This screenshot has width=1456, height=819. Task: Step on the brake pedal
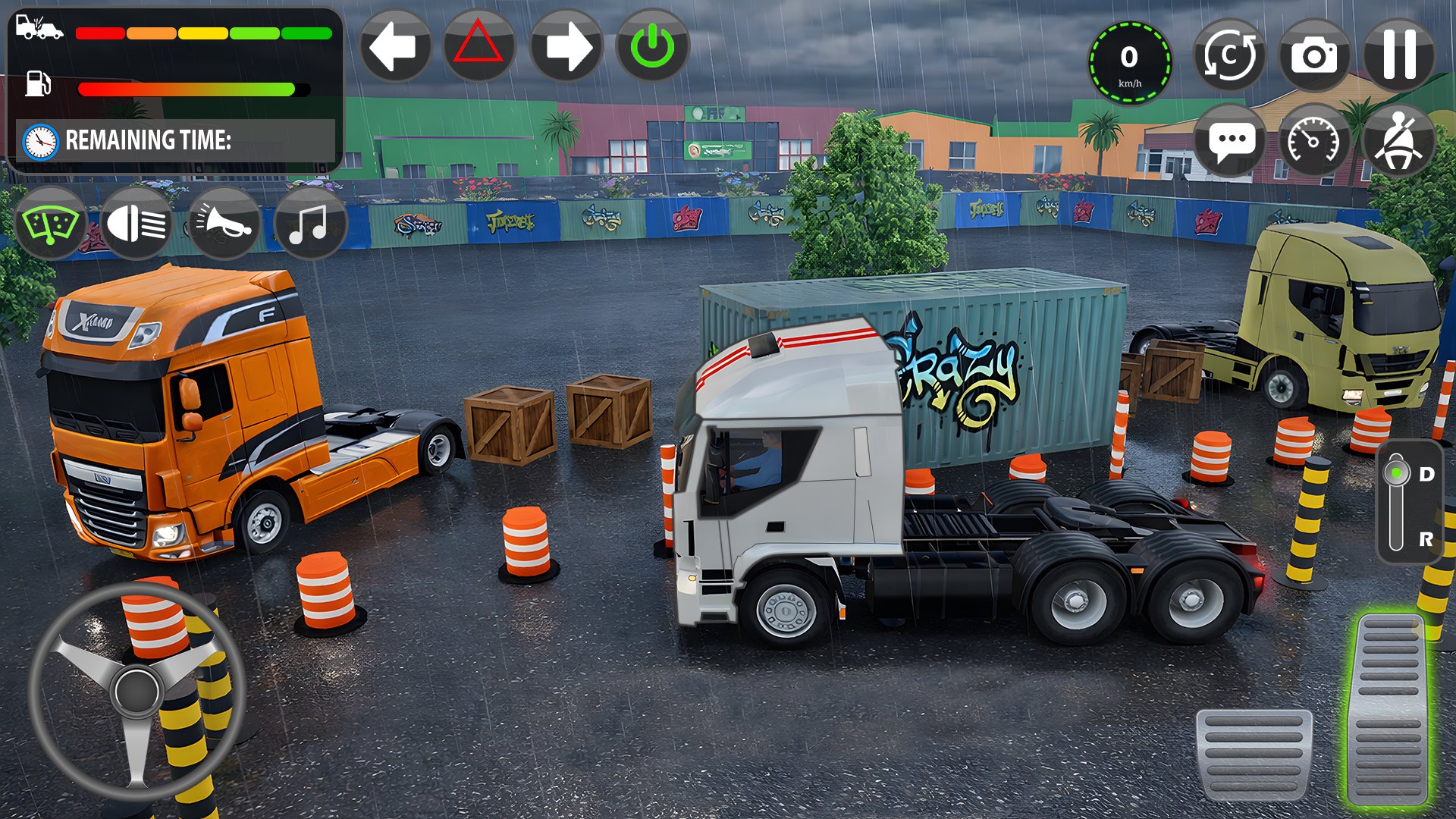click(1254, 755)
